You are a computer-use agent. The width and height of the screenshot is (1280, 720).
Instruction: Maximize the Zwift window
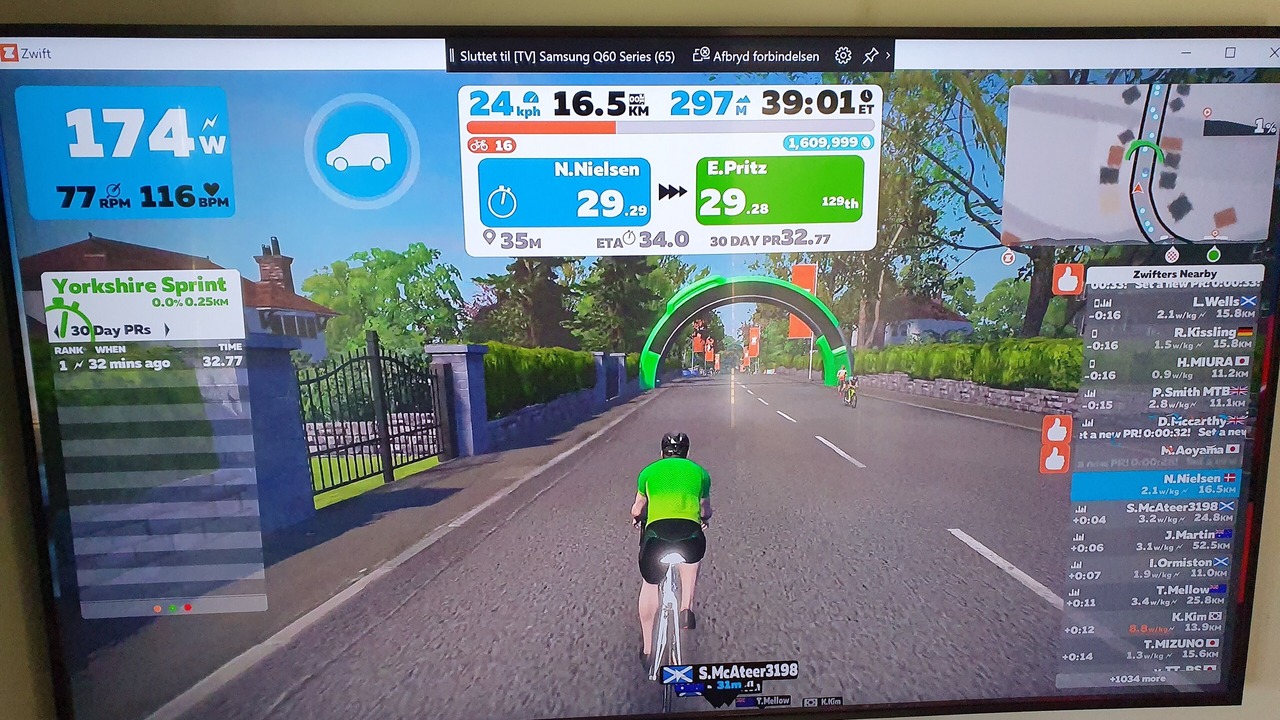(x=1230, y=53)
